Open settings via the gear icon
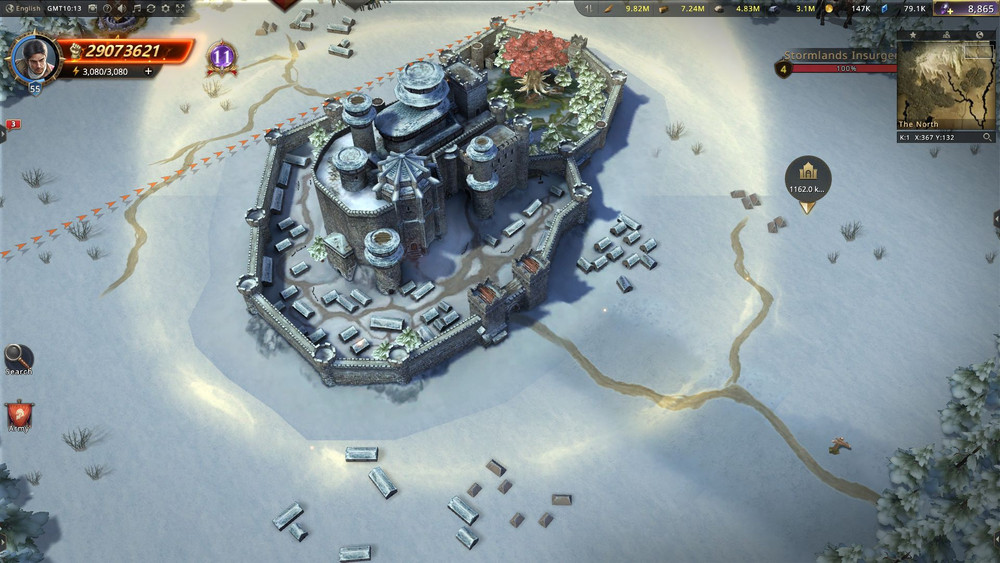 point(166,8)
